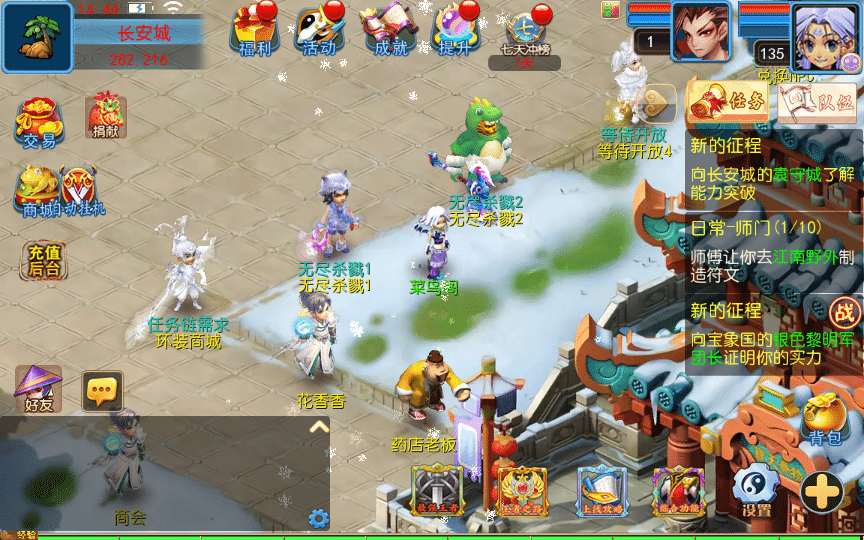Switch to the 任务 quest tab
This screenshot has width=864, height=540.
pos(728,102)
